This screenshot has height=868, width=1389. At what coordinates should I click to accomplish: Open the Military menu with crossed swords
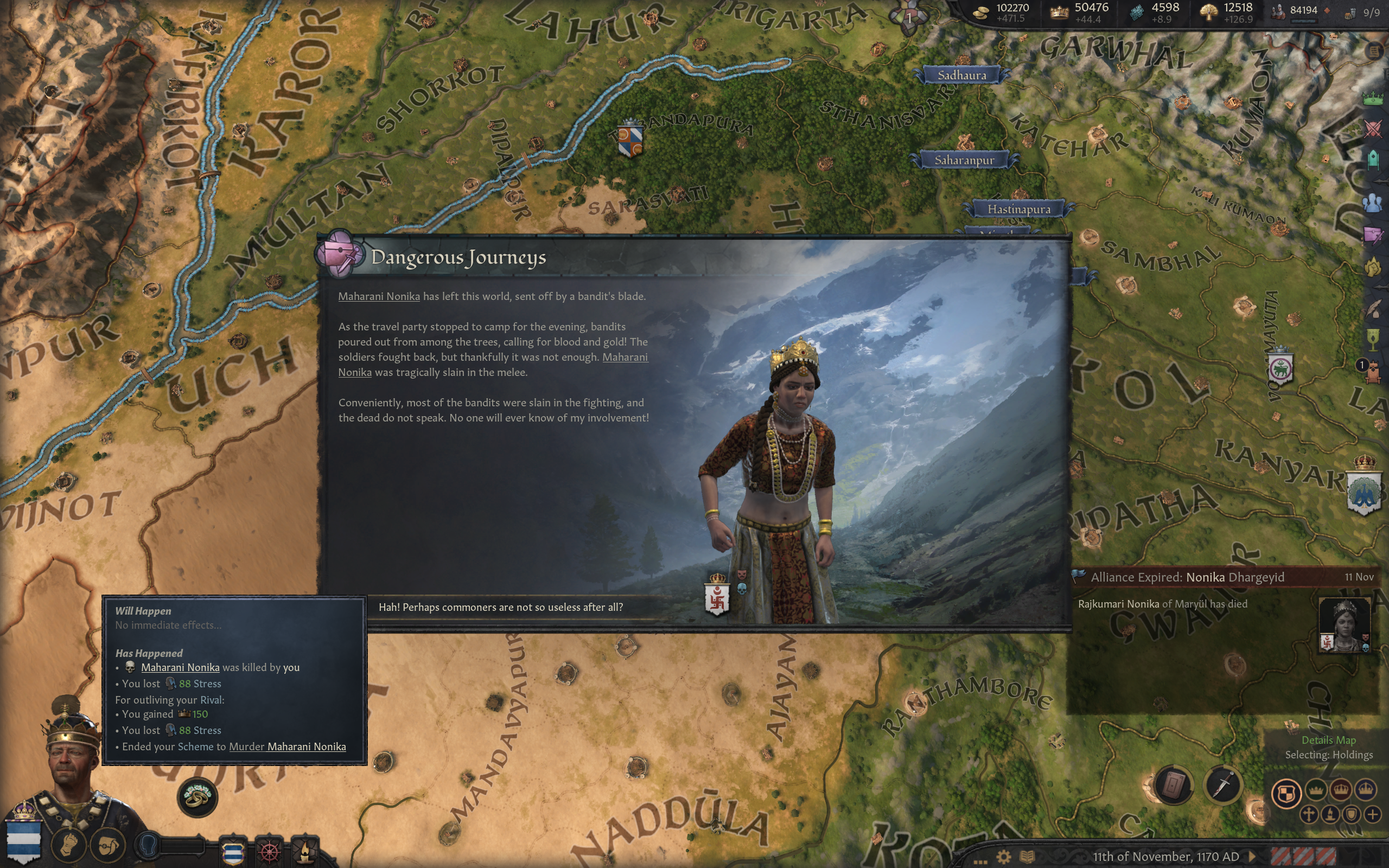point(1373,128)
